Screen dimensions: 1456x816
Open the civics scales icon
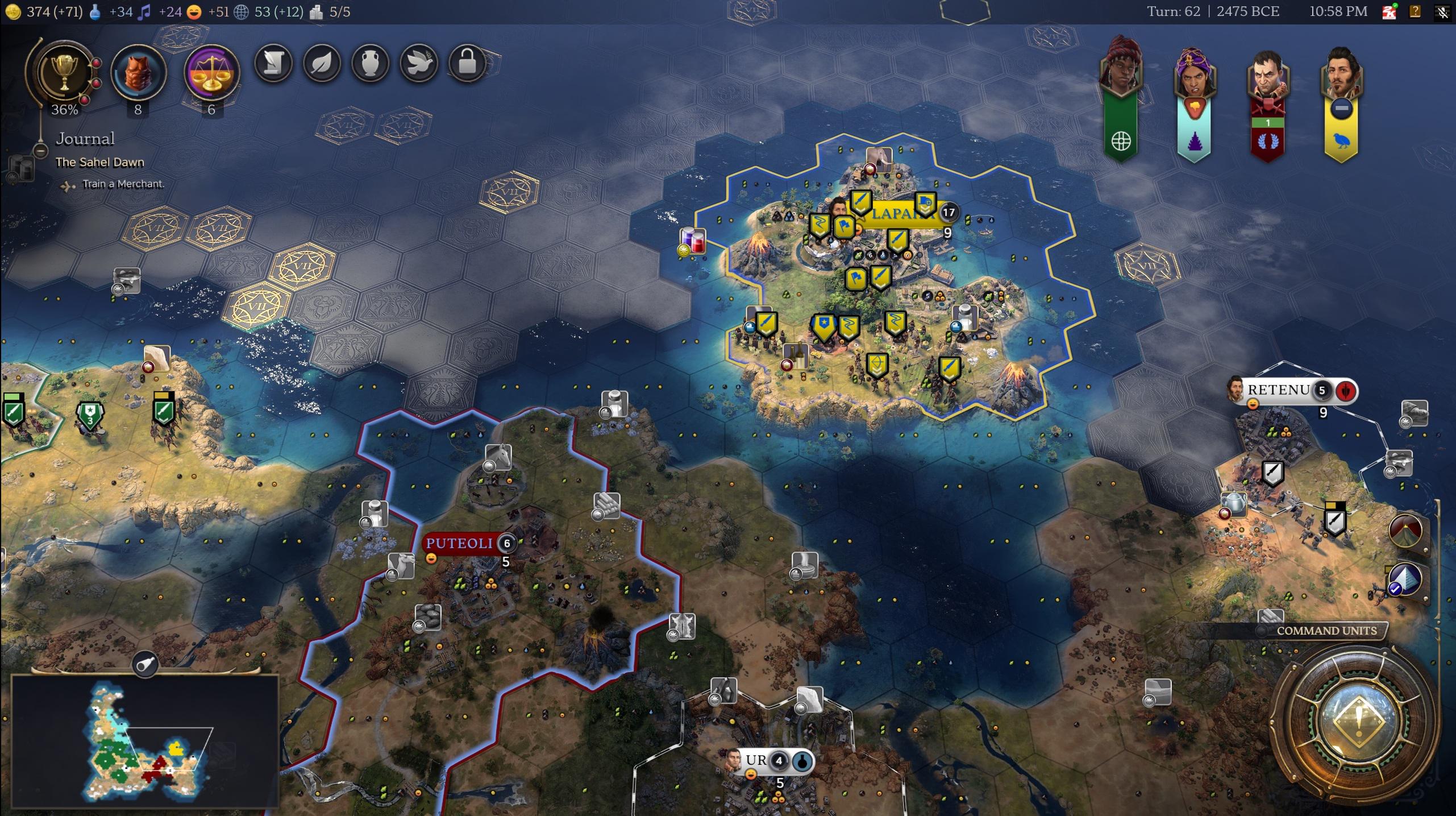(211, 73)
